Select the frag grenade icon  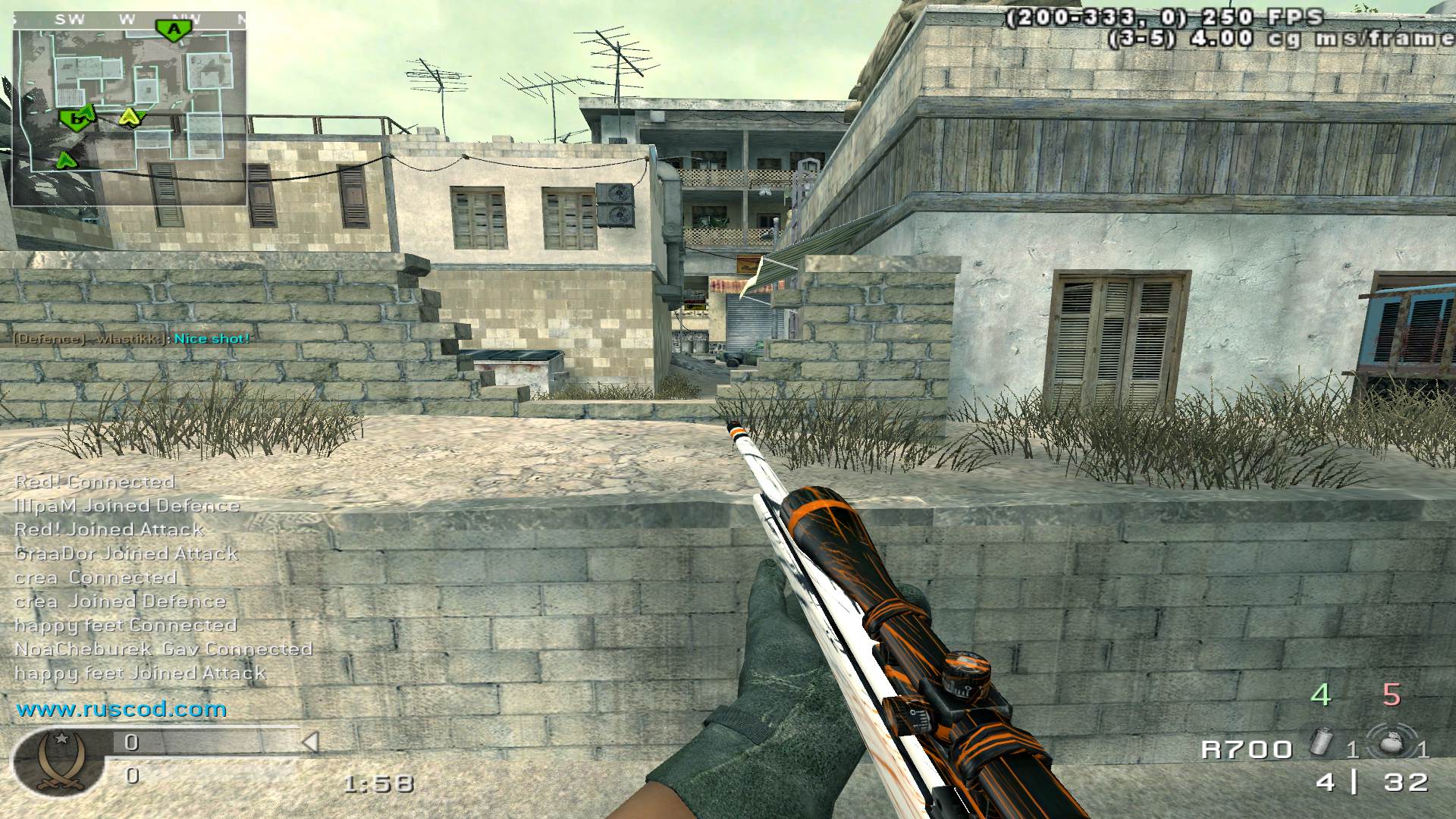[1389, 744]
